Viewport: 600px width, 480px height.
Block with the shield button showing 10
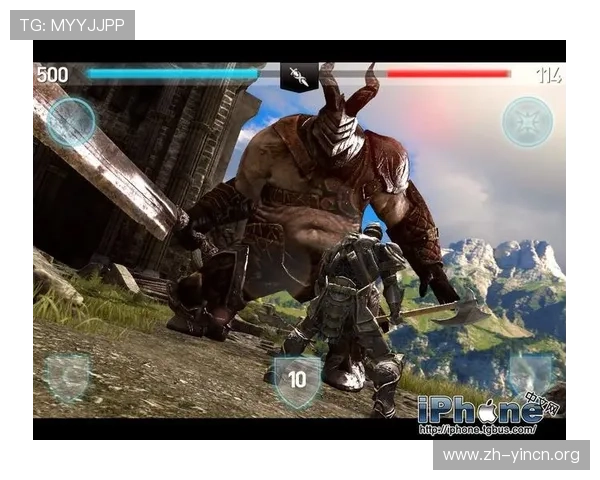pyautogui.click(x=297, y=380)
